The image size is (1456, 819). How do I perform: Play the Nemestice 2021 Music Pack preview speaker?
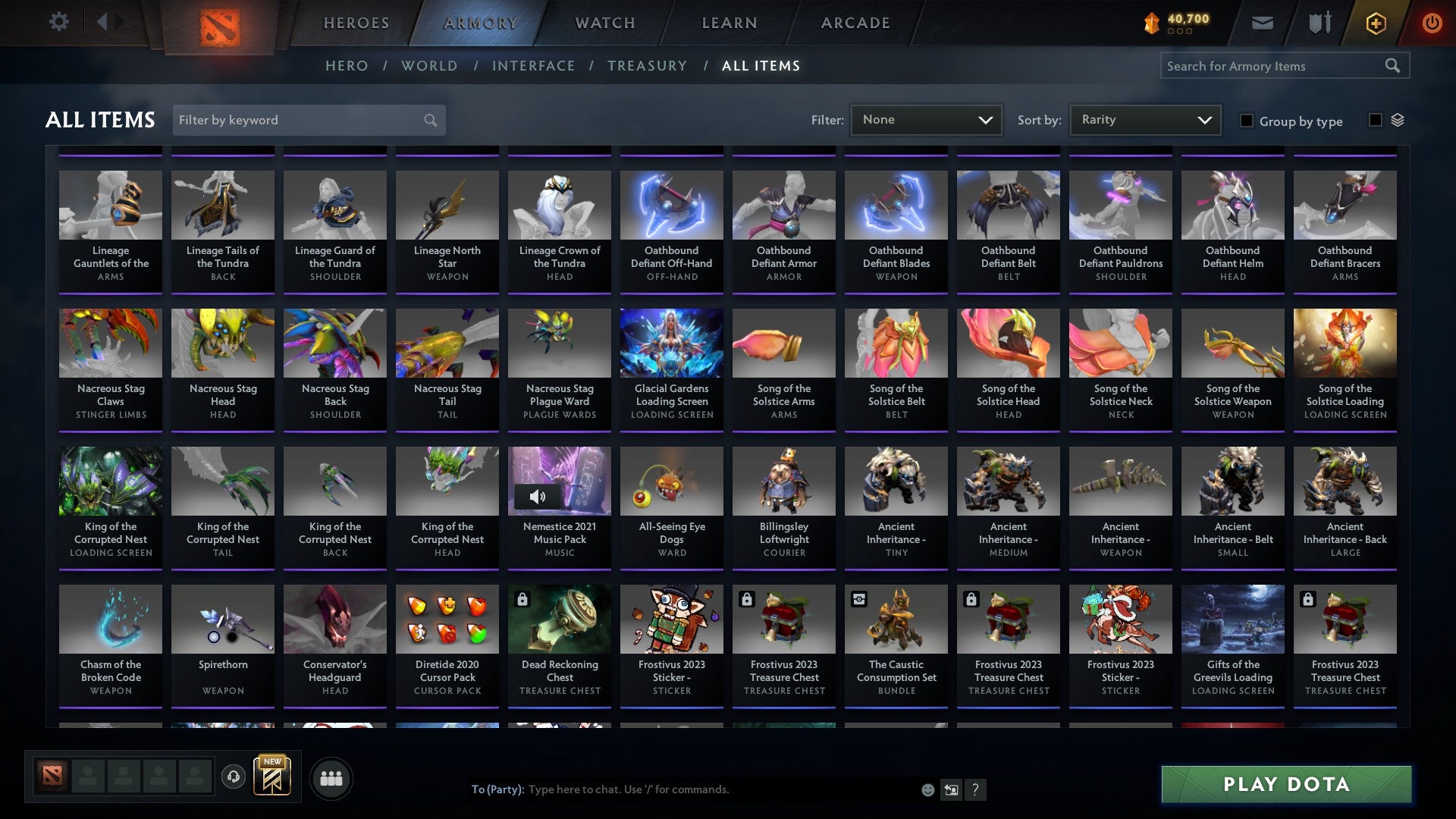coord(538,497)
